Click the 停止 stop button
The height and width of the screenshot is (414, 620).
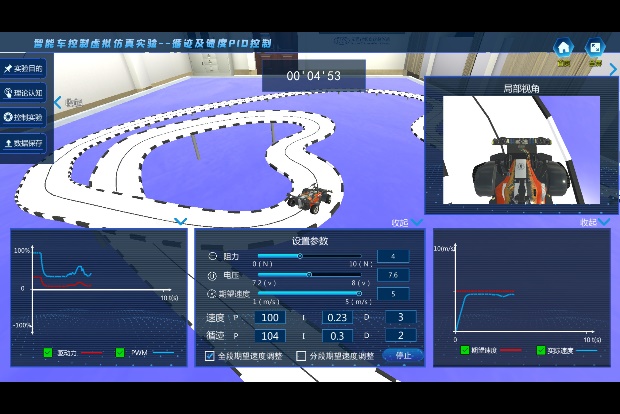(x=403, y=355)
